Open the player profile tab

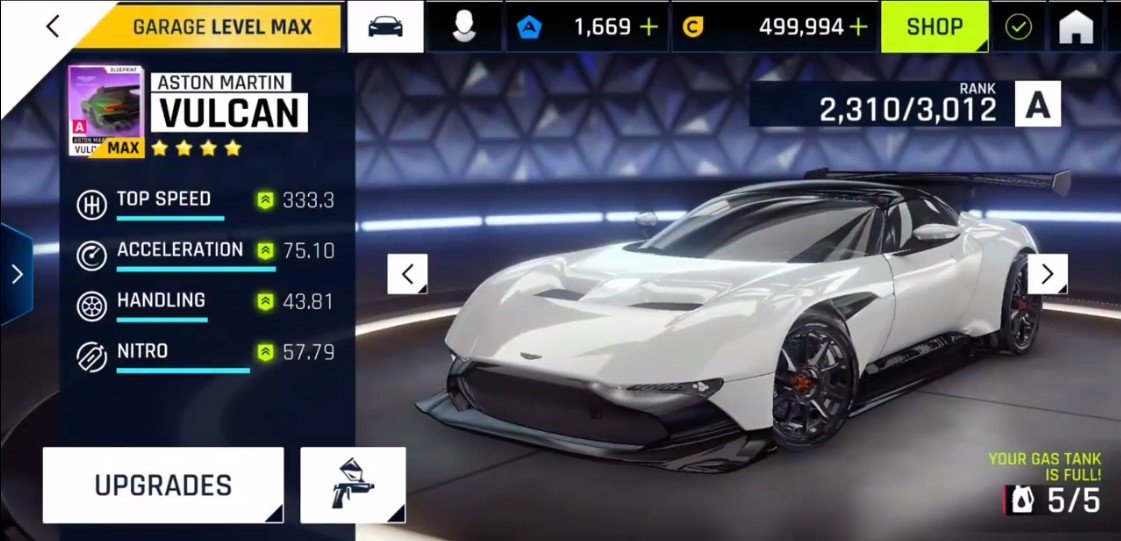point(462,27)
